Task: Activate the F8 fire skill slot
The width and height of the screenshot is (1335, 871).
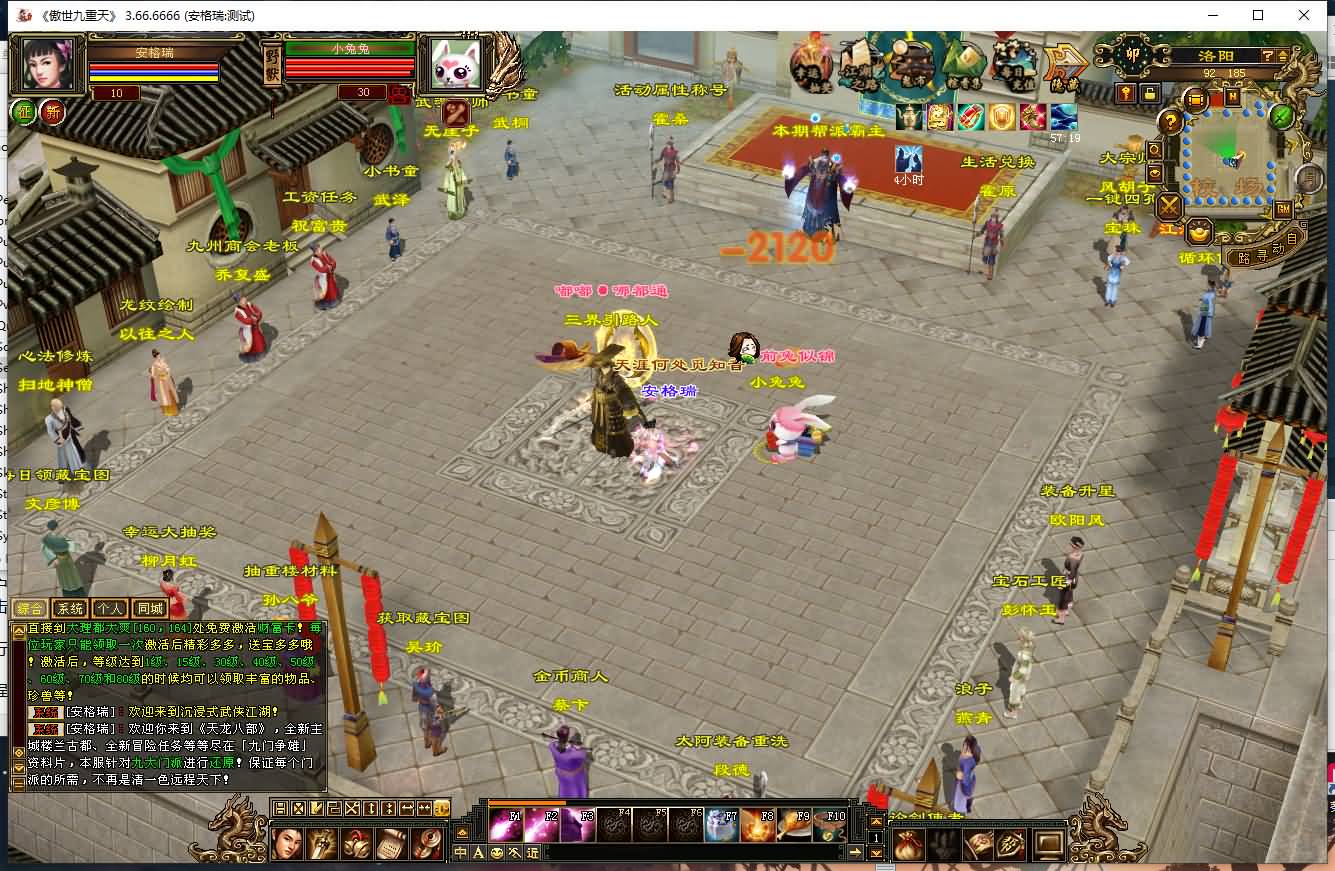Action: [x=758, y=826]
